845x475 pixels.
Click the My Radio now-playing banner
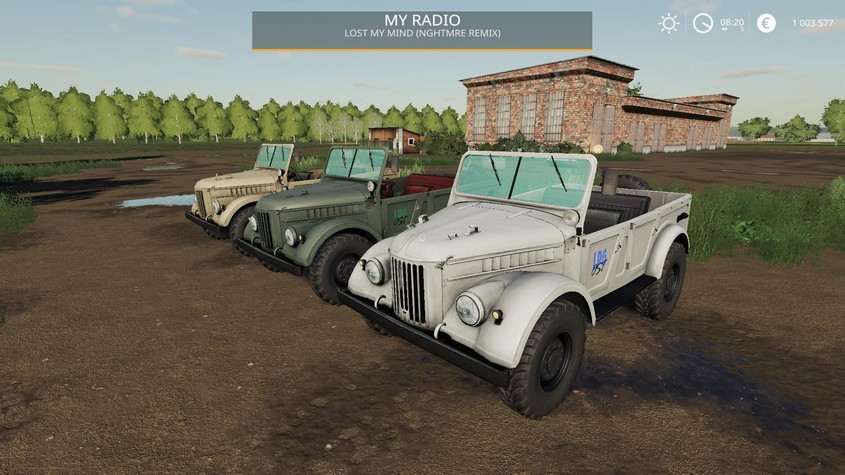click(421, 30)
